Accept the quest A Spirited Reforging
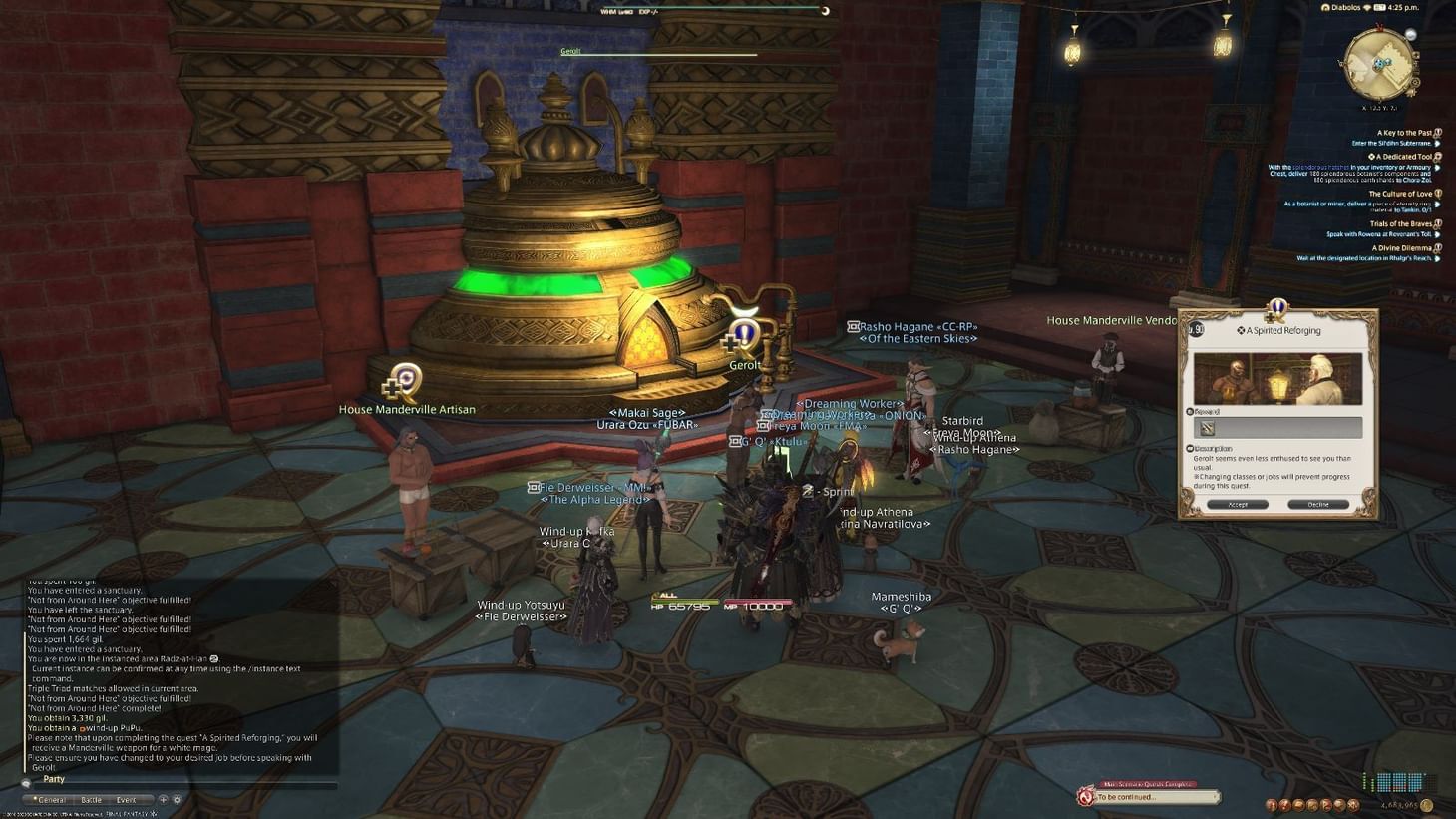 pos(1240,504)
